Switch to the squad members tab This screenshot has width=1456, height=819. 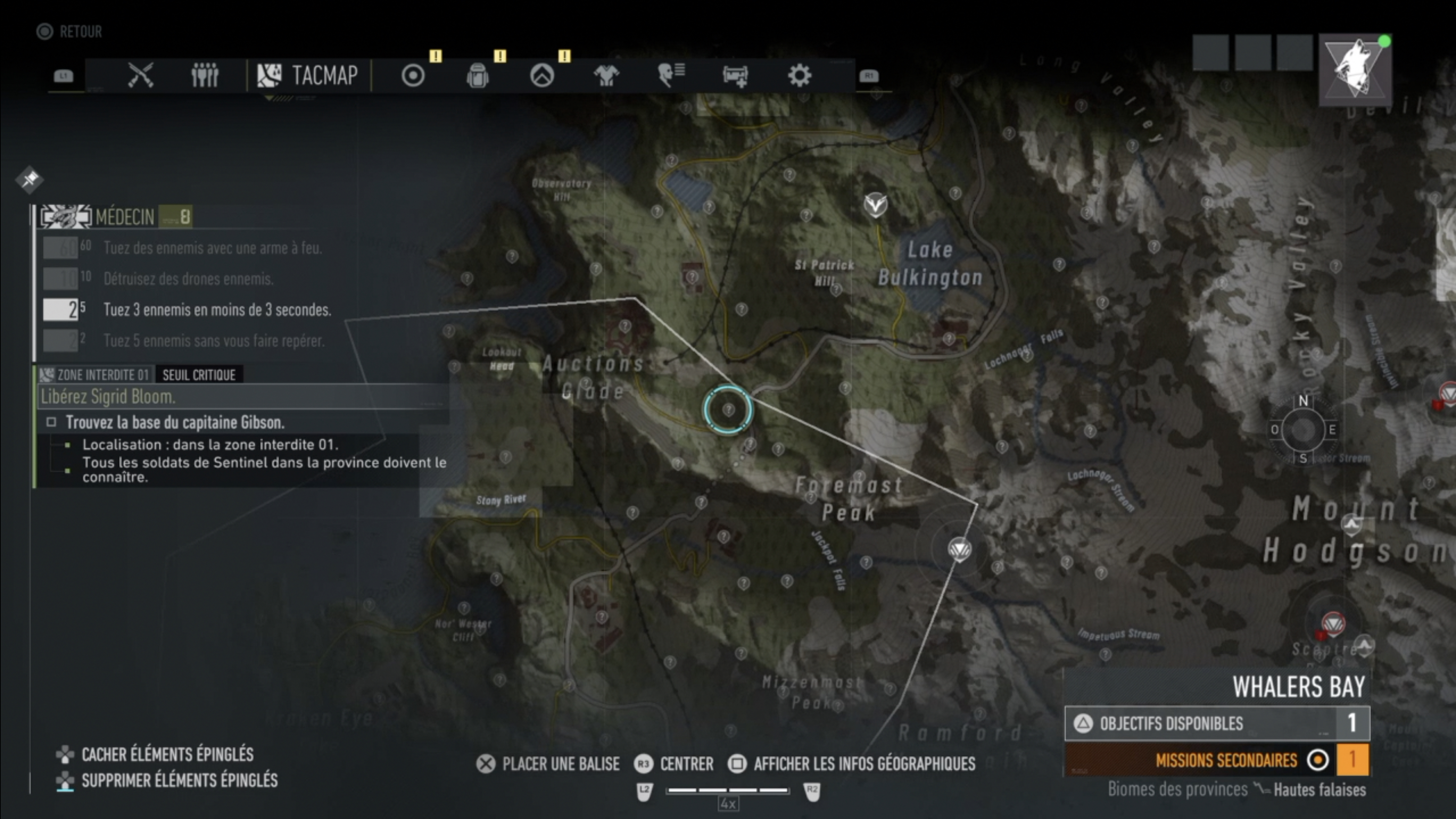tap(205, 75)
